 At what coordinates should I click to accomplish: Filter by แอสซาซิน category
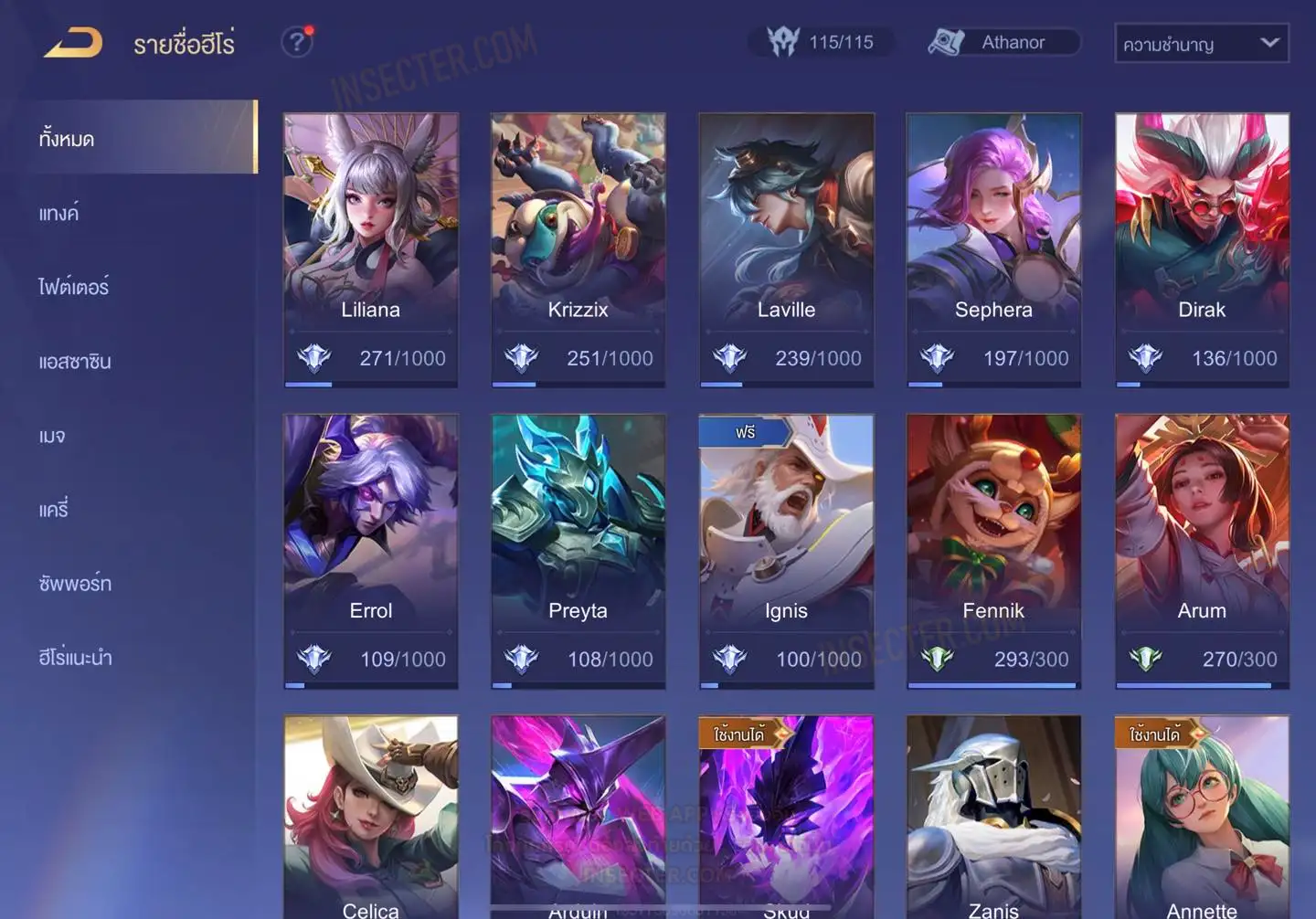coord(75,361)
